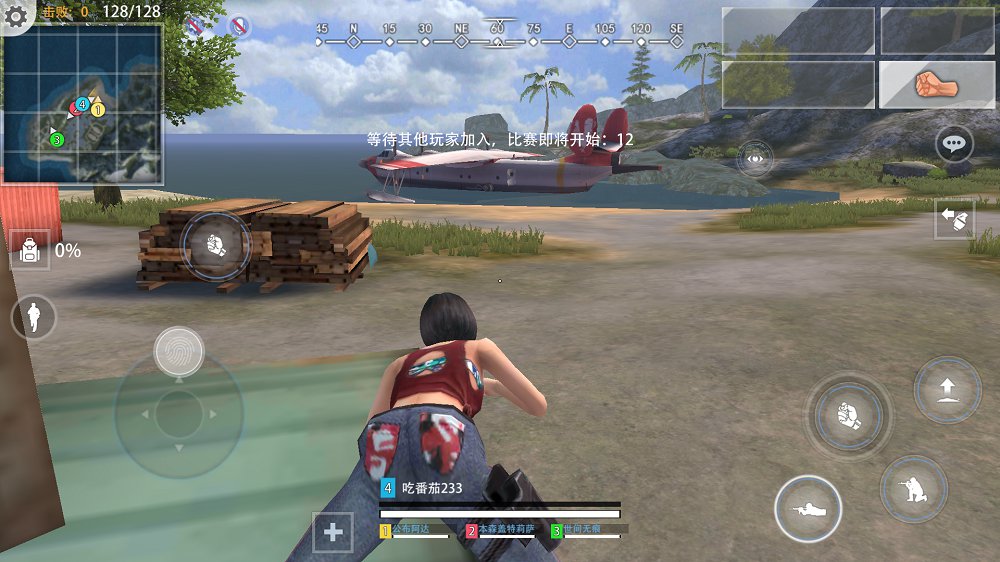Expand the island minimap
1000x562 pixels.
(x=82, y=104)
